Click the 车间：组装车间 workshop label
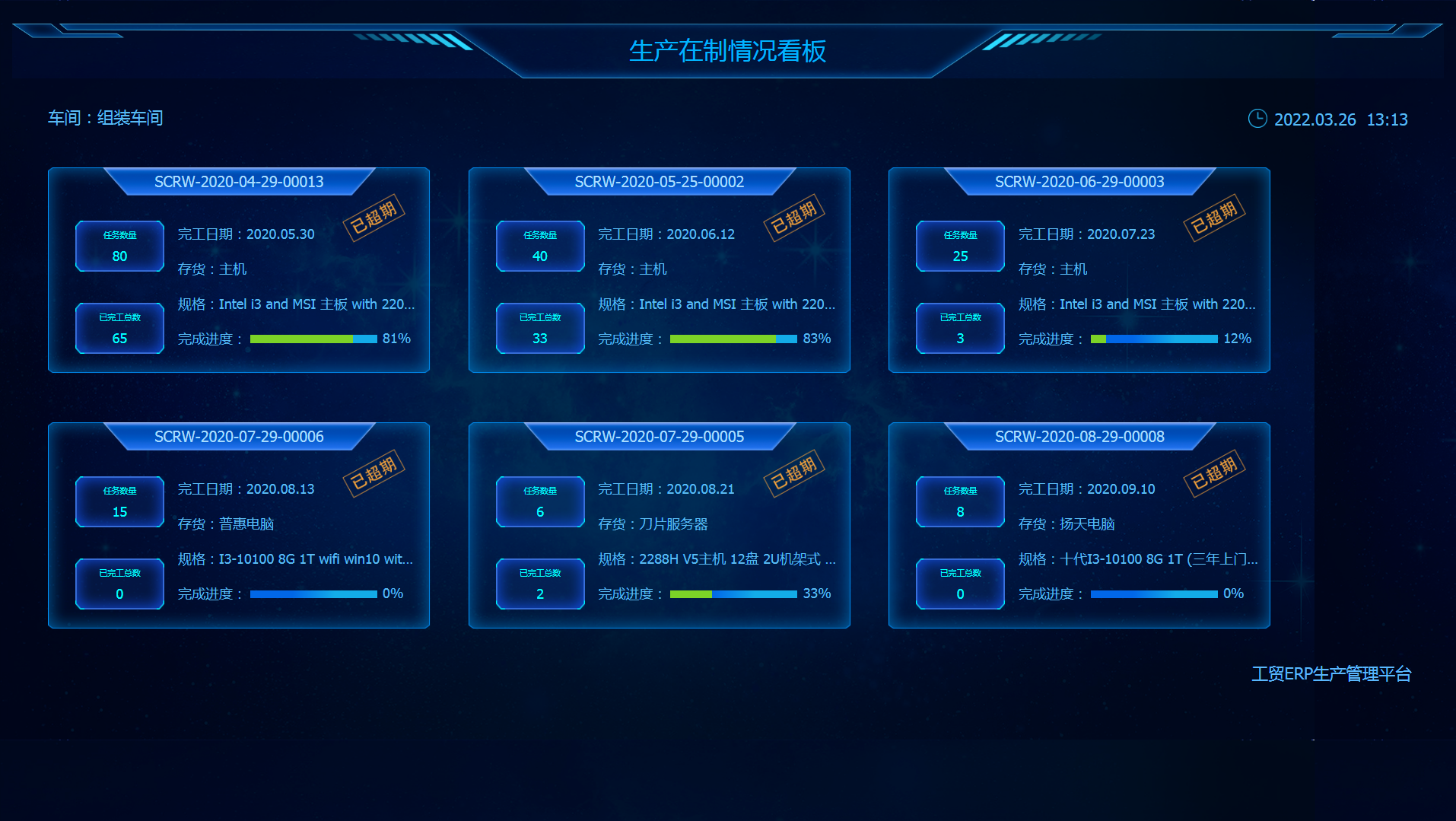Image resolution: width=1456 pixels, height=821 pixels. click(106, 118)
